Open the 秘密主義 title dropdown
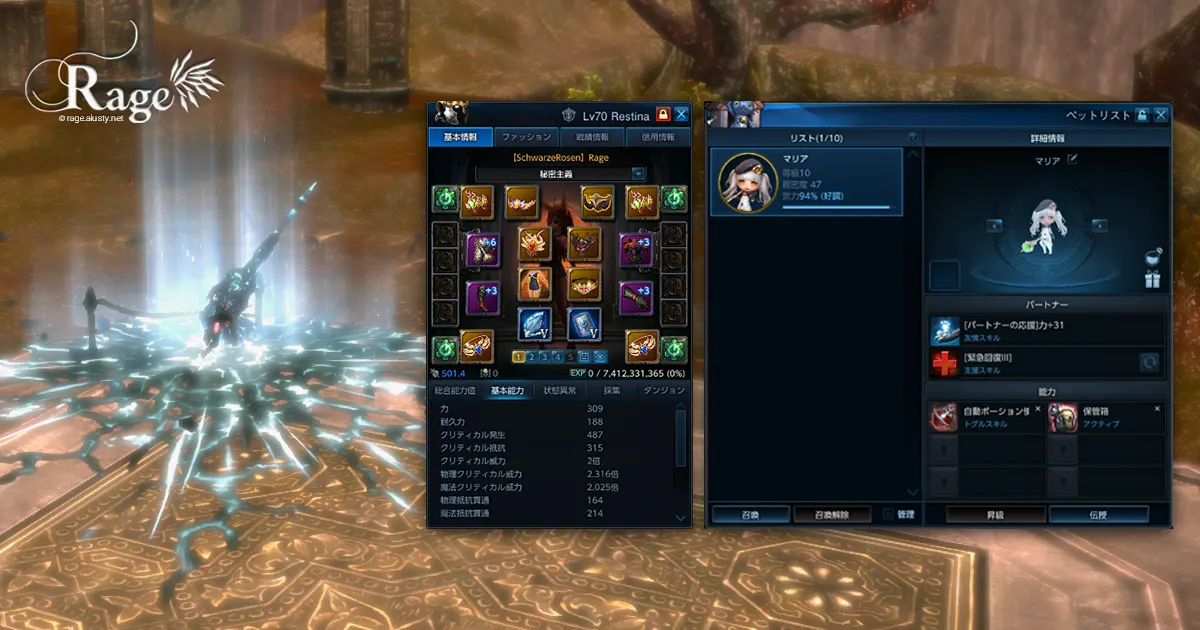This screenshot has height=630, width=1200. click(637, 173)
